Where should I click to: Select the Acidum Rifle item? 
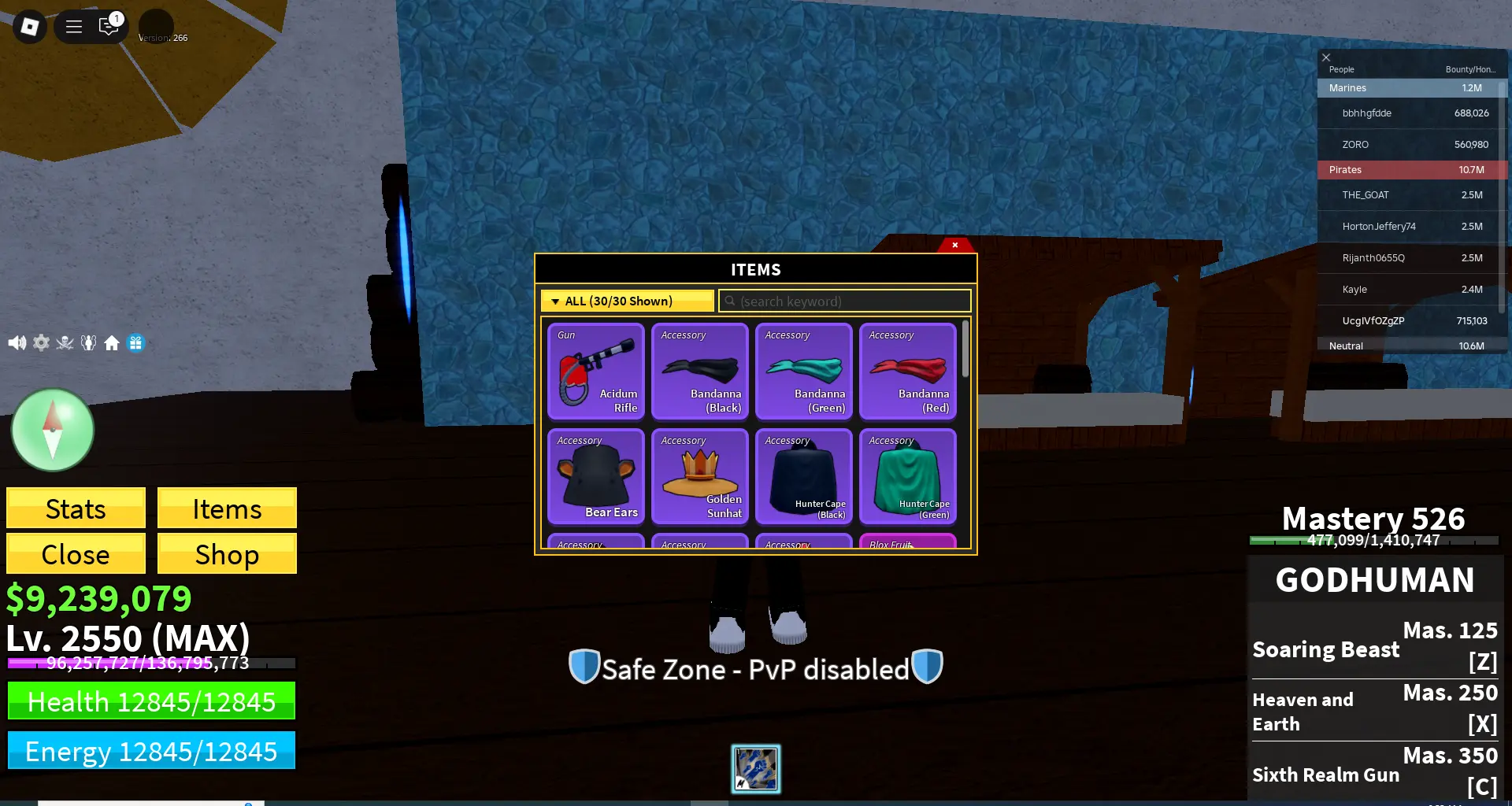coord(595,372)
